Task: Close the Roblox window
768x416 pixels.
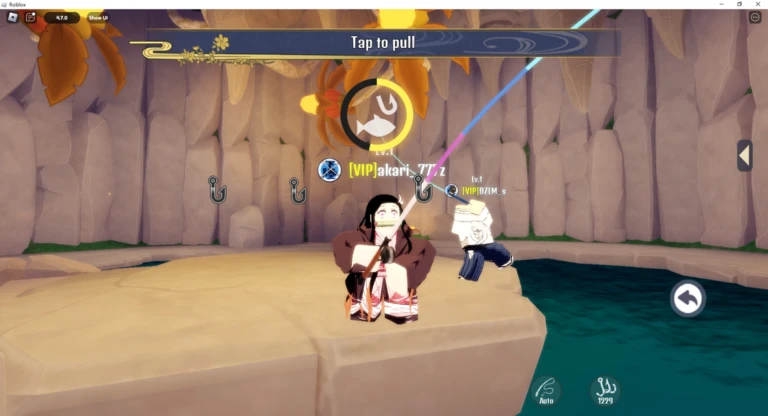Action: 759,4
